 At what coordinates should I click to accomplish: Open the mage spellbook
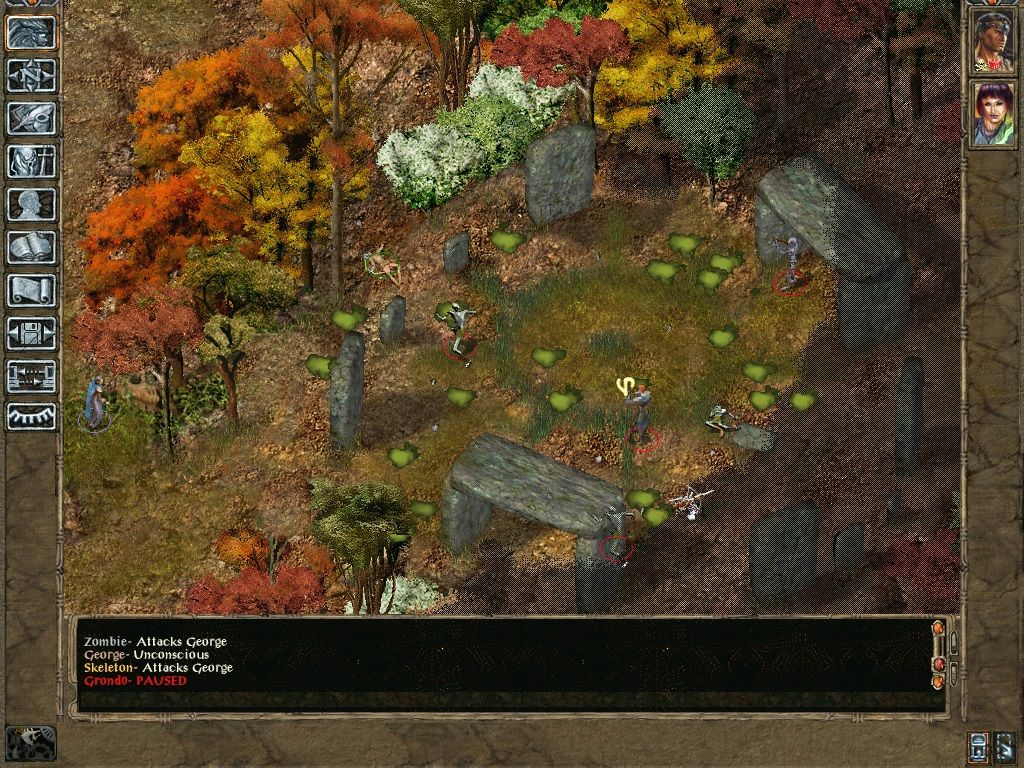pos(32,247)
